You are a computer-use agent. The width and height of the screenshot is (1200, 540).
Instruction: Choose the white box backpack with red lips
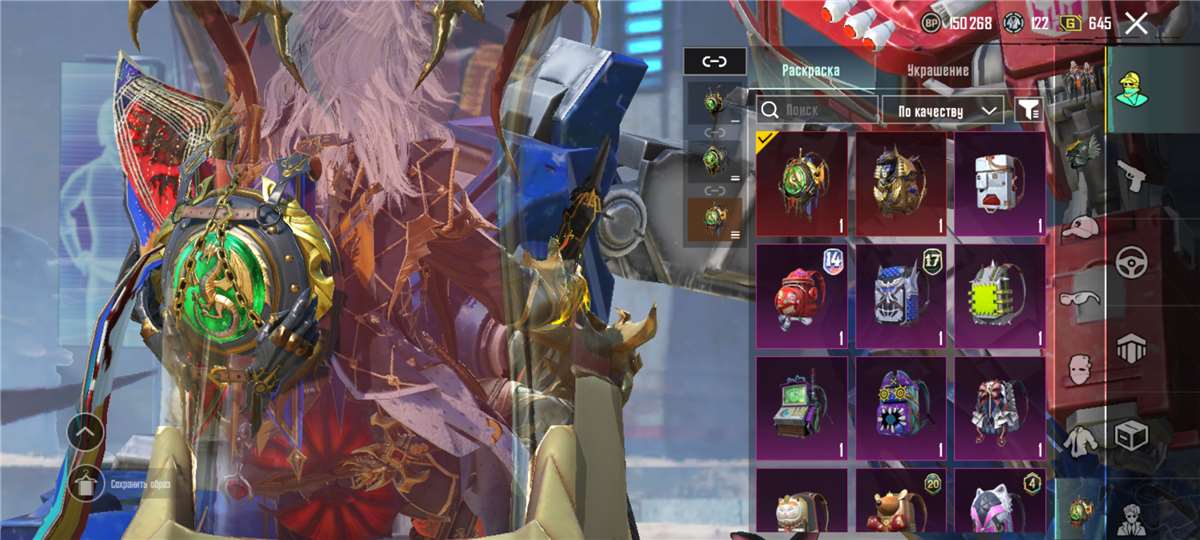coord(1000,183)
